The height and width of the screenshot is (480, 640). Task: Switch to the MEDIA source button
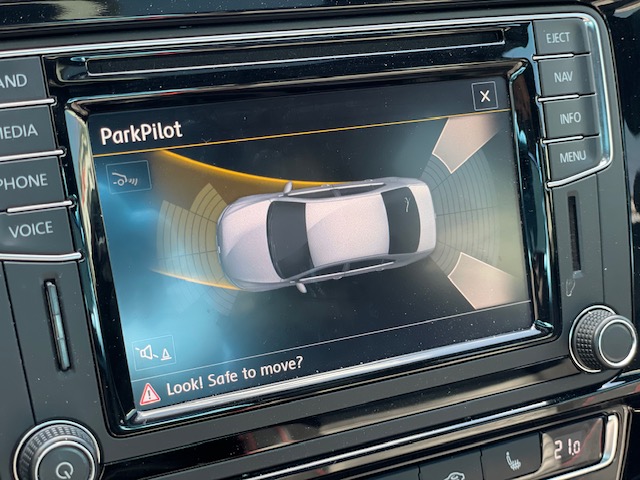tap(20, 132)
